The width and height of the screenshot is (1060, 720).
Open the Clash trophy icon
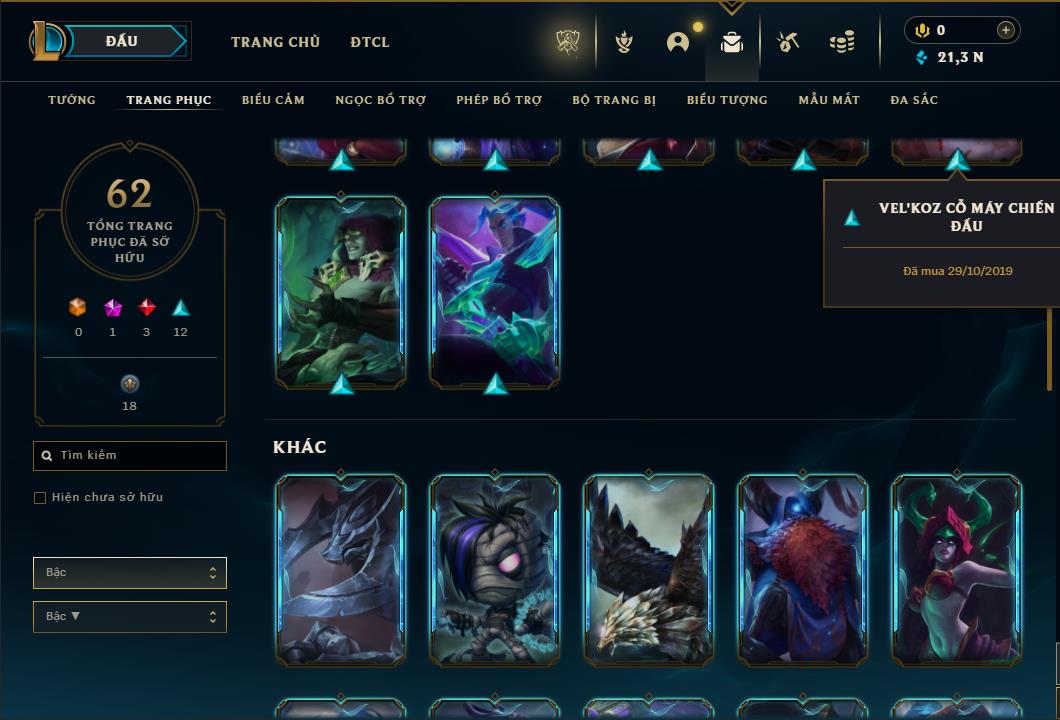pyautogui.click(x=568, y=42)
